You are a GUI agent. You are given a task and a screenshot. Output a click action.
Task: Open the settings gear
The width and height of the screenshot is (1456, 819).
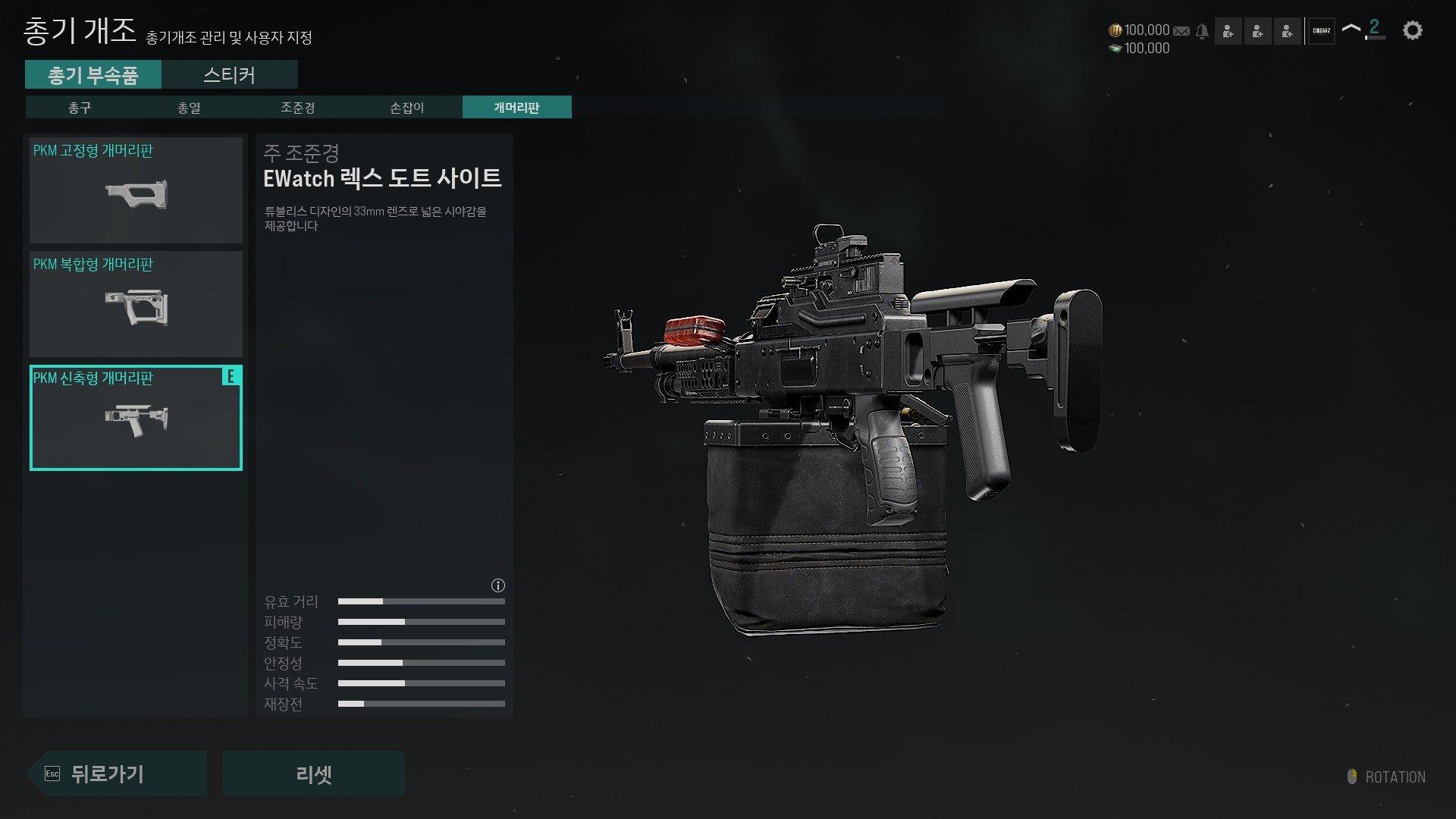click(x=1412, y=31)
